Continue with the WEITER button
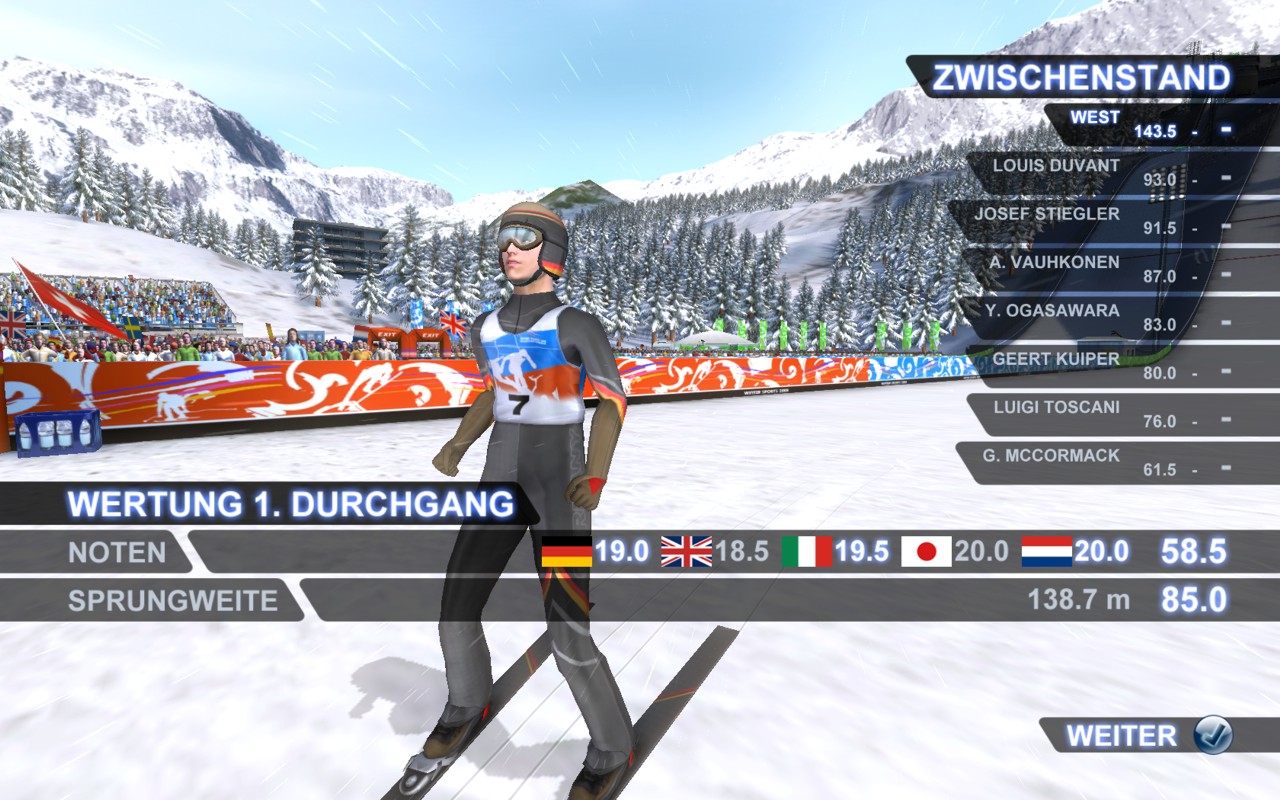 (1148, 736)
